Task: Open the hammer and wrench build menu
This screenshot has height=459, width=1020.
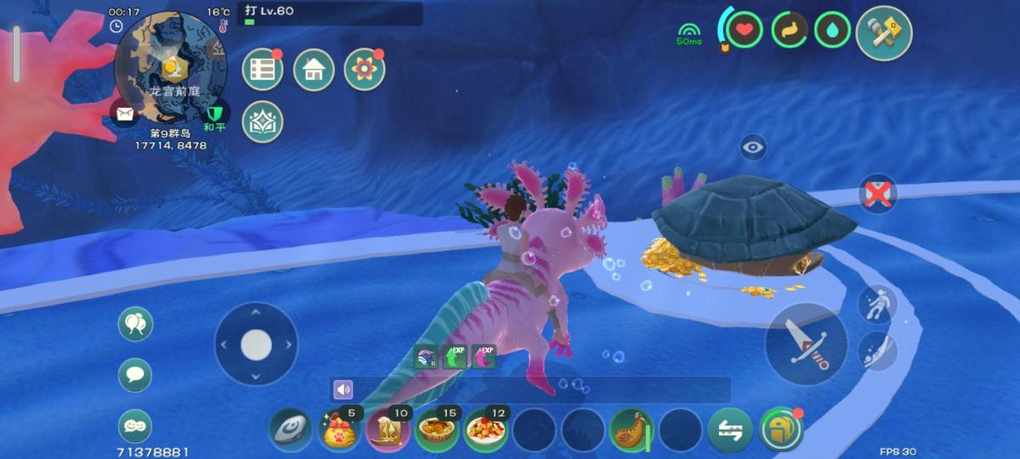Action: [884, 33]
